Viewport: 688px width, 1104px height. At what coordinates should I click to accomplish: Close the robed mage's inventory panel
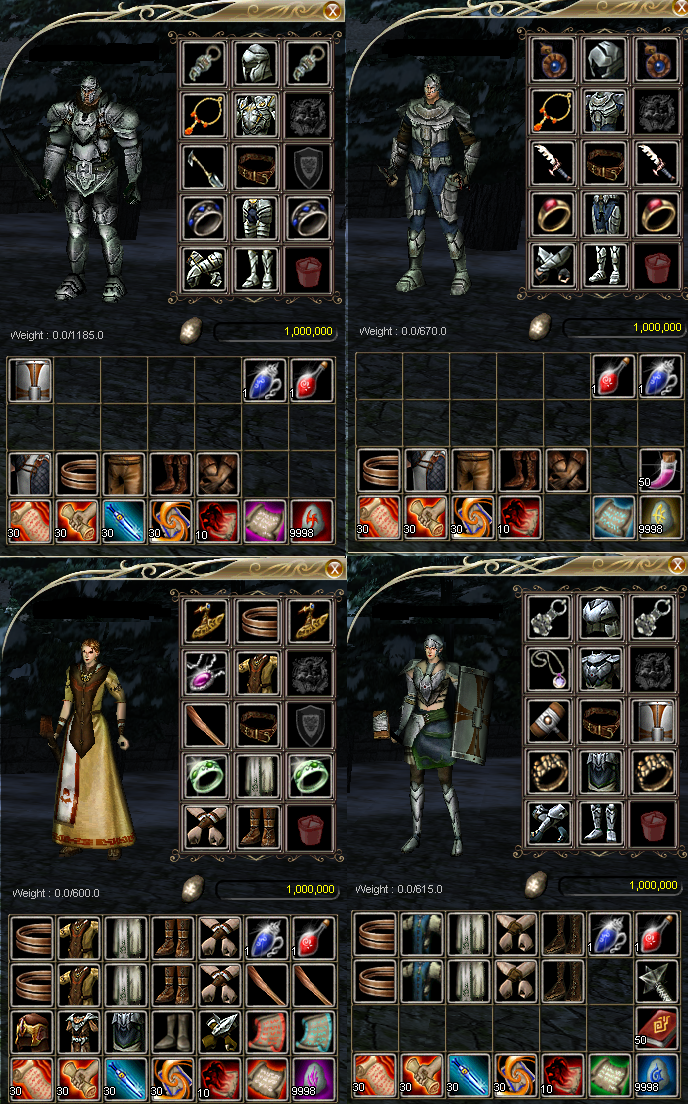333,569
